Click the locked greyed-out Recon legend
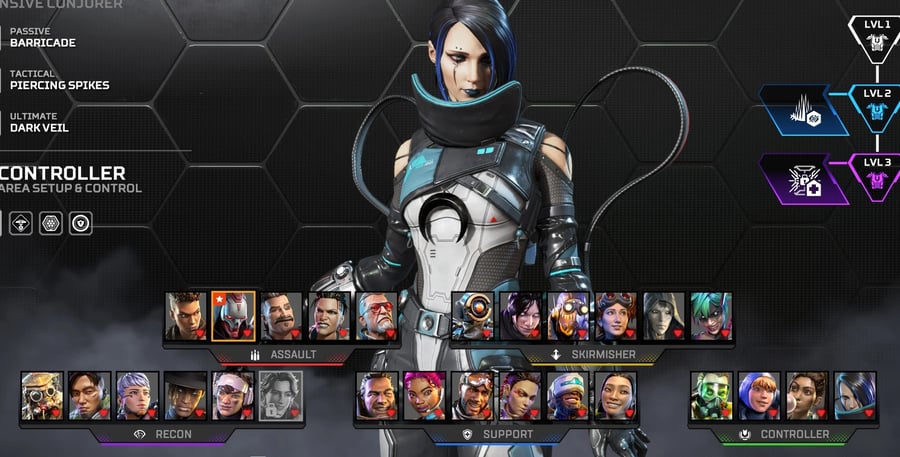The width and height of the screenshot is (900, 457). click(281, 396)
